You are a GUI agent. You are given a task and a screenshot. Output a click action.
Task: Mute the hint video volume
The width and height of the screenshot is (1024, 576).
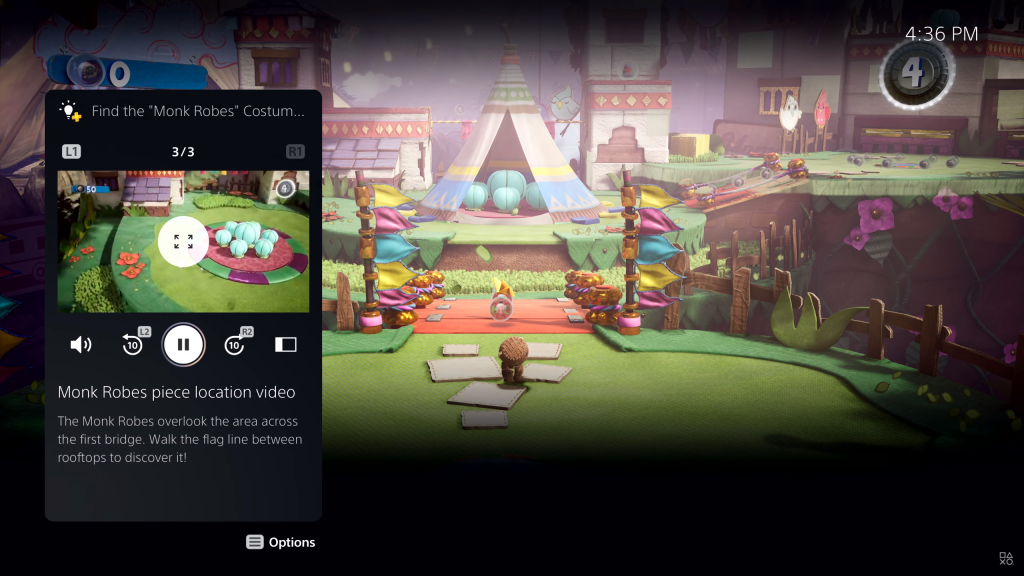pyautogui.click(x=81, y=345)
